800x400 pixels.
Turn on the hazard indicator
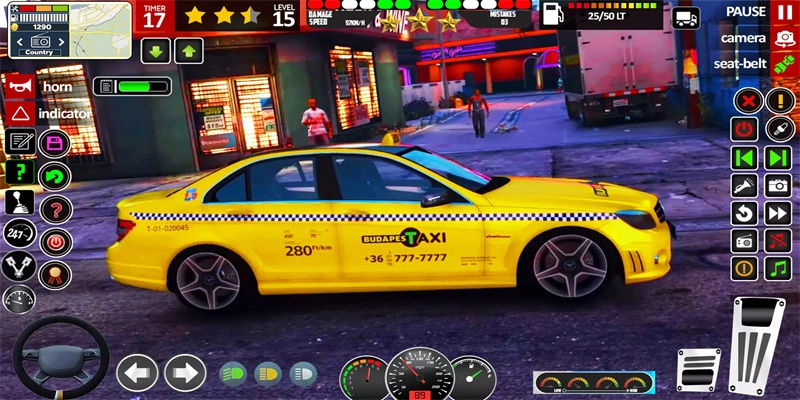click(x=18, y=114)
